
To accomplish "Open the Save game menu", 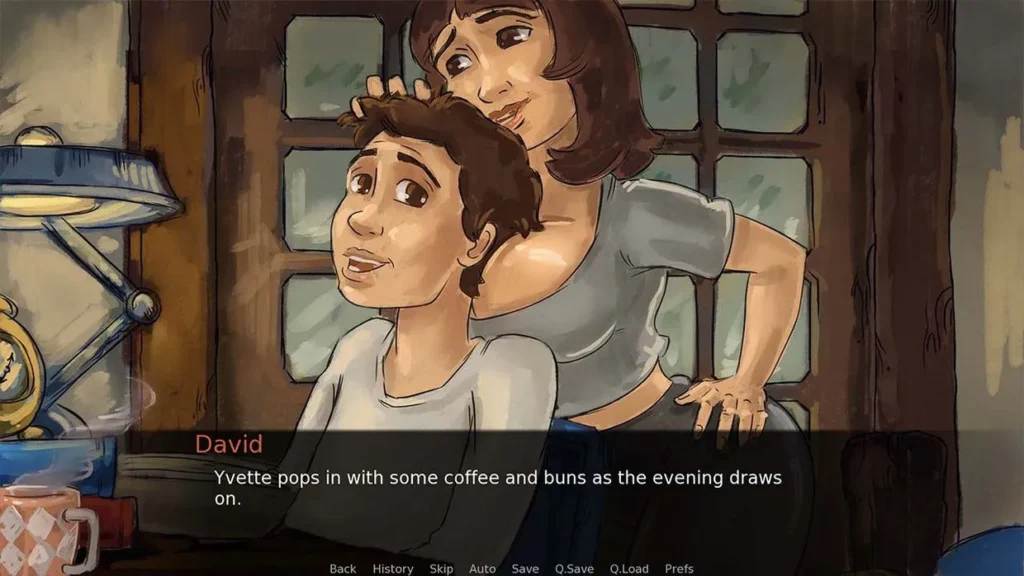I will point(525,568).
